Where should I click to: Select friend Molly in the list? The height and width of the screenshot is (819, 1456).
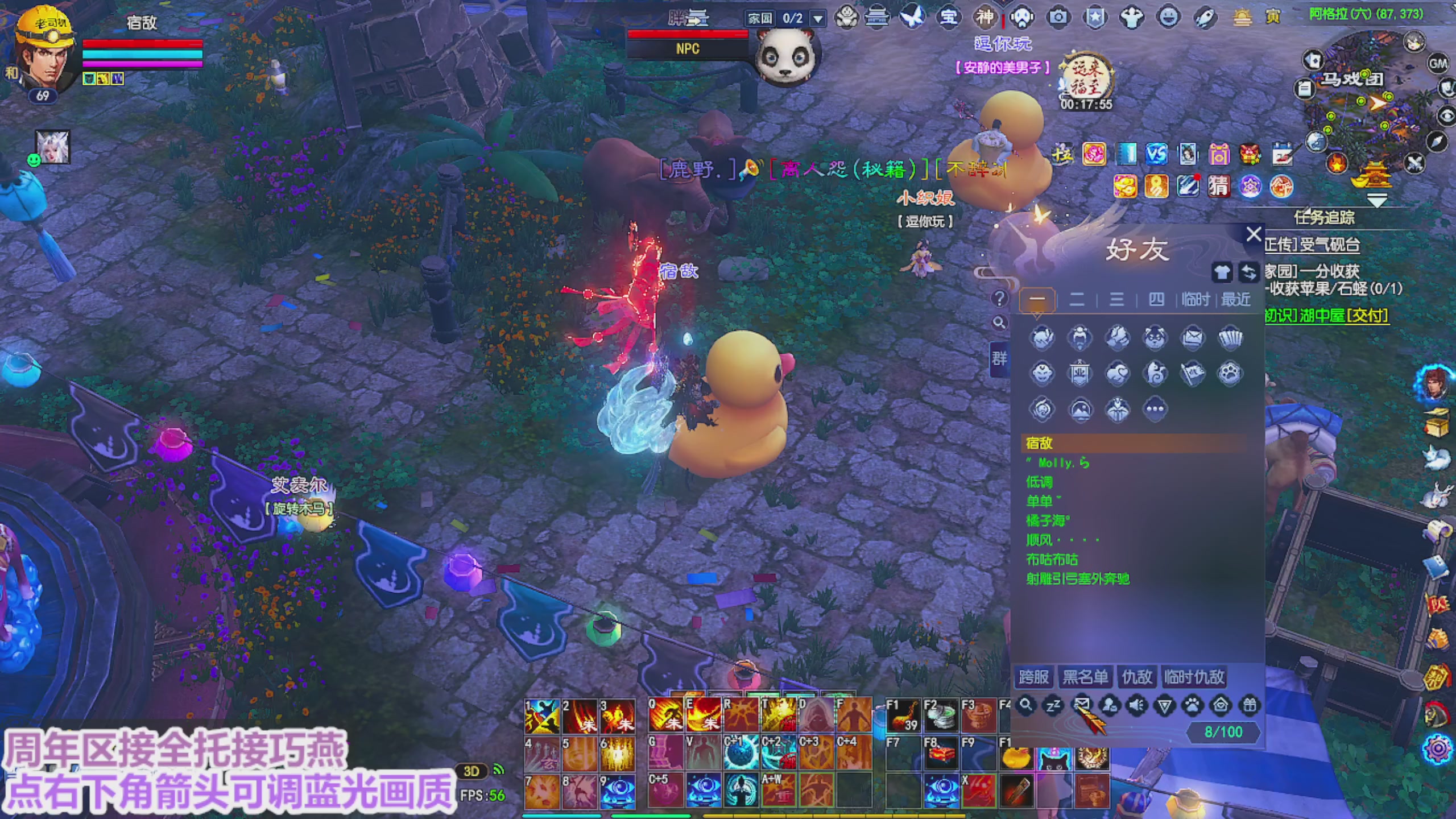tap(1058, 463)
